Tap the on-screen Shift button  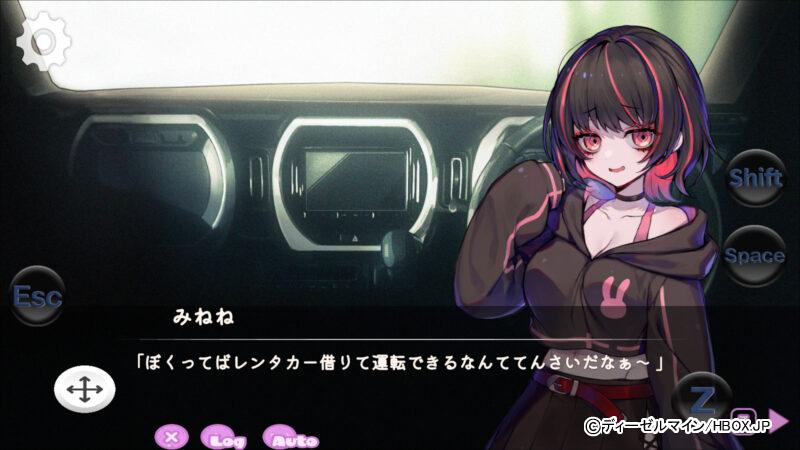(755, 178)
